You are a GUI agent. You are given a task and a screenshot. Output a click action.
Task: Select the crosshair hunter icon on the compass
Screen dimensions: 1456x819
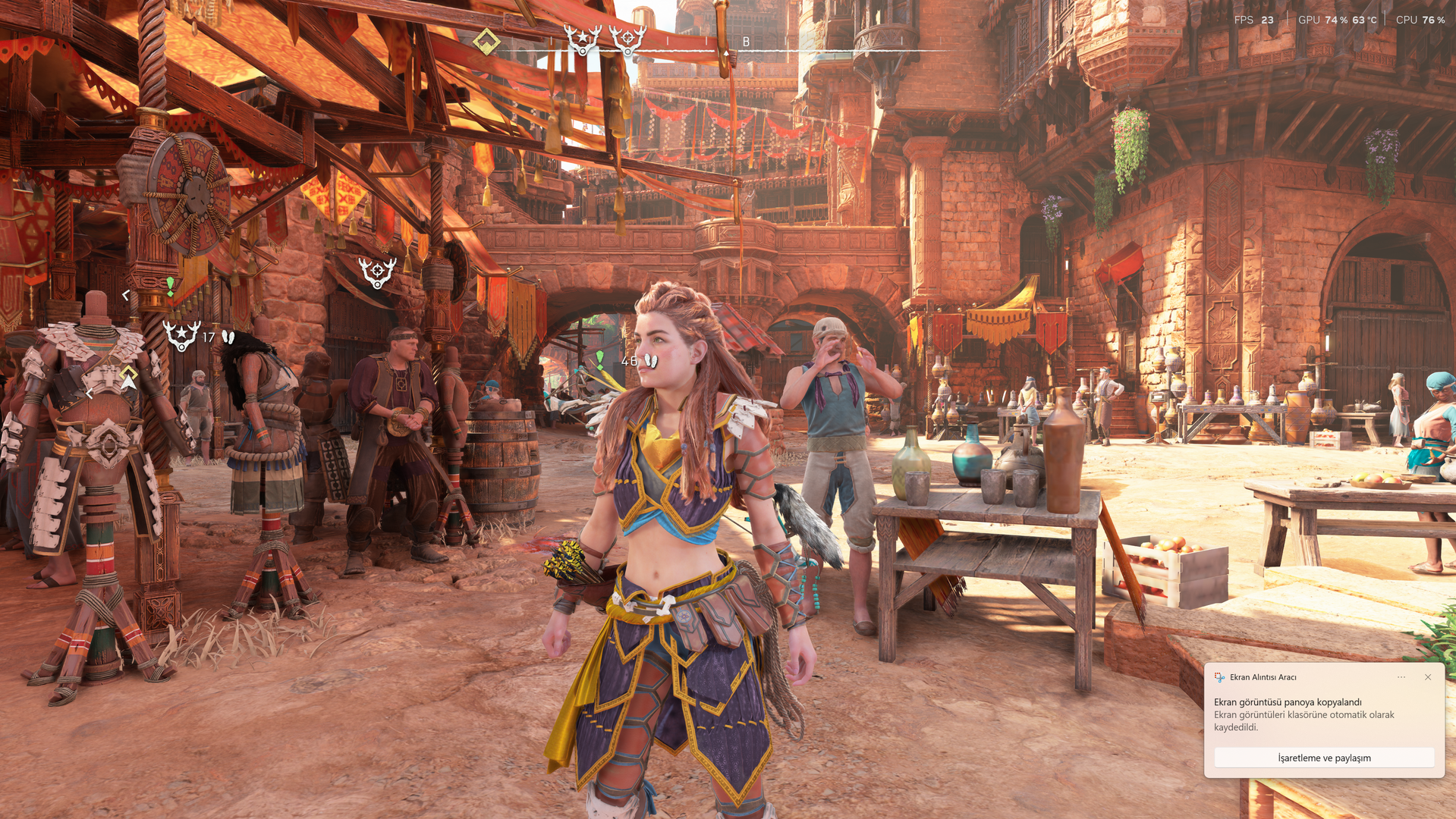pyautogui.click(x=627, y=39)
